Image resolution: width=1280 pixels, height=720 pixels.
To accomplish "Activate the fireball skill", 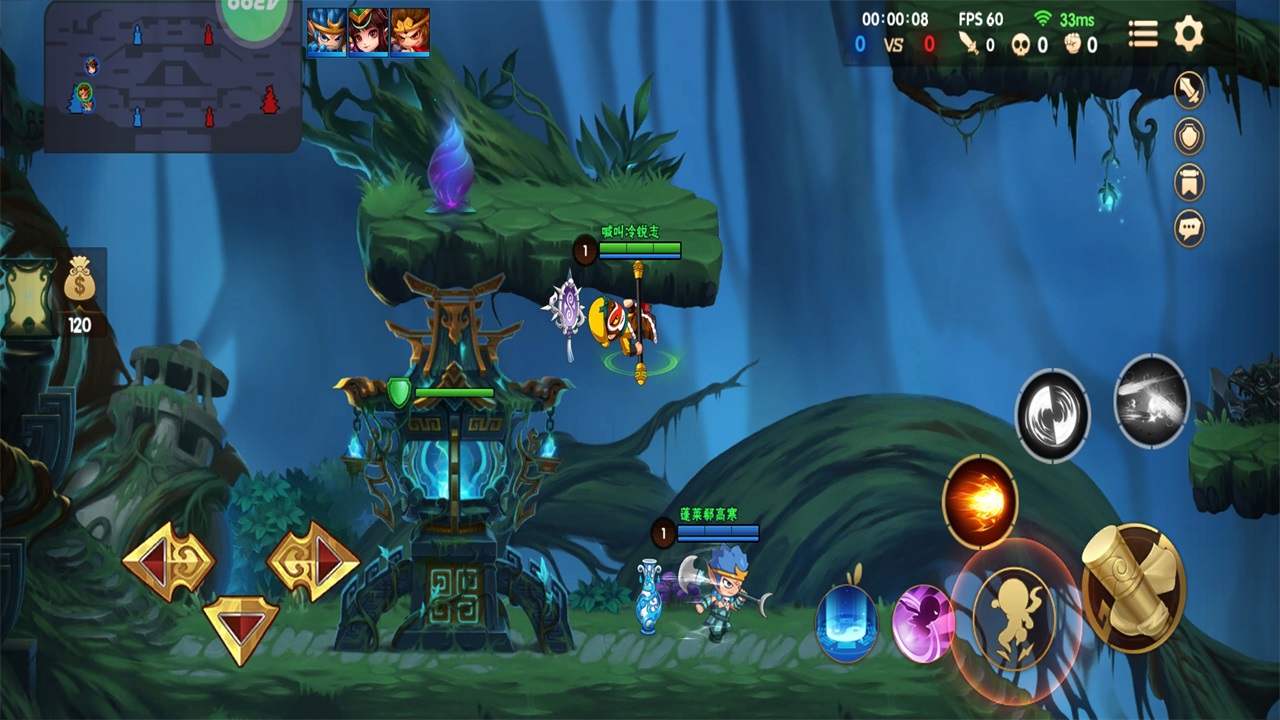I will coord(980,501).
